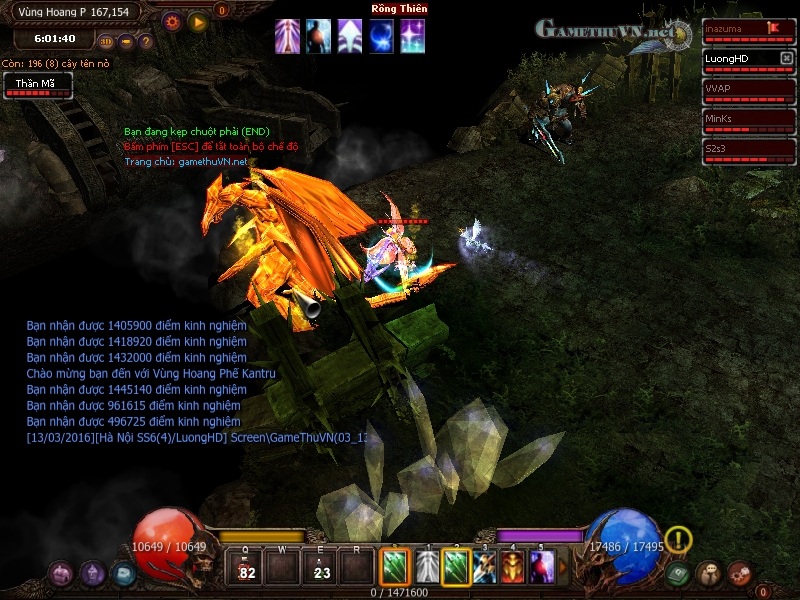Activate the red flame figure skill

coord(512,567)
